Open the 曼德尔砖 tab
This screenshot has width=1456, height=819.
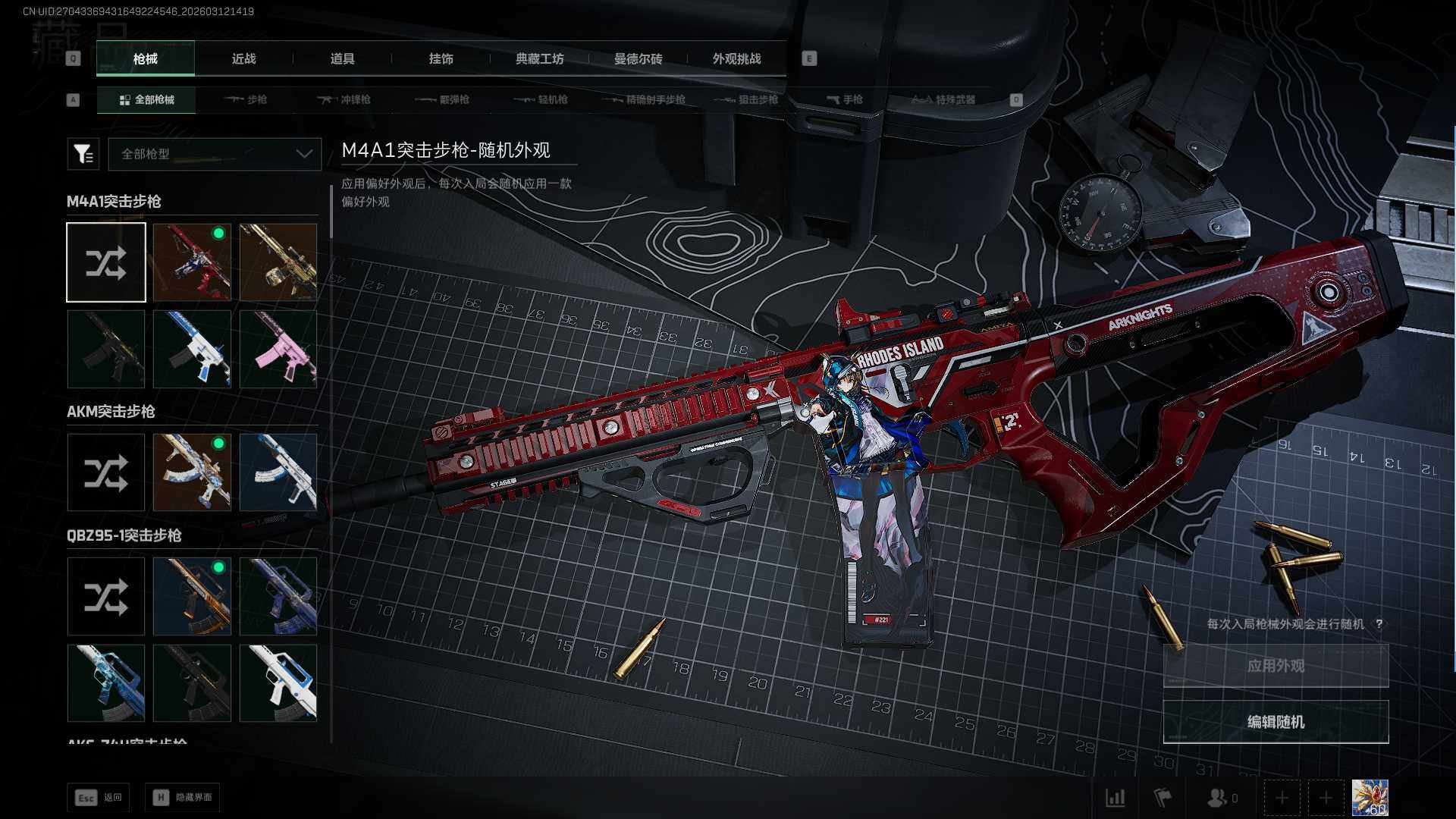point(638,59)
